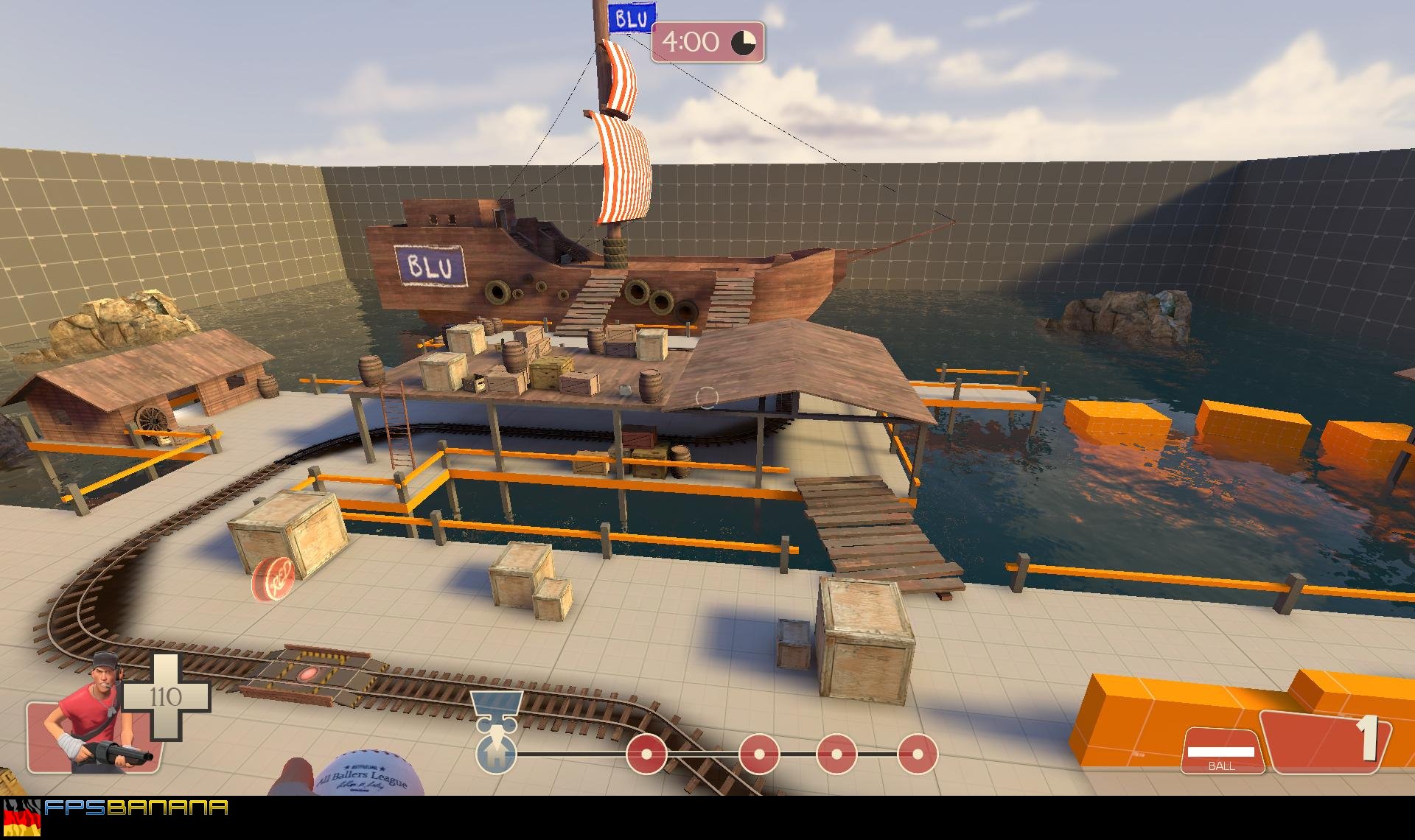The width and height of the screenshot is (1415, 840).
Task: Click the blue home base marker on the track
Action: tap(496, 754)
